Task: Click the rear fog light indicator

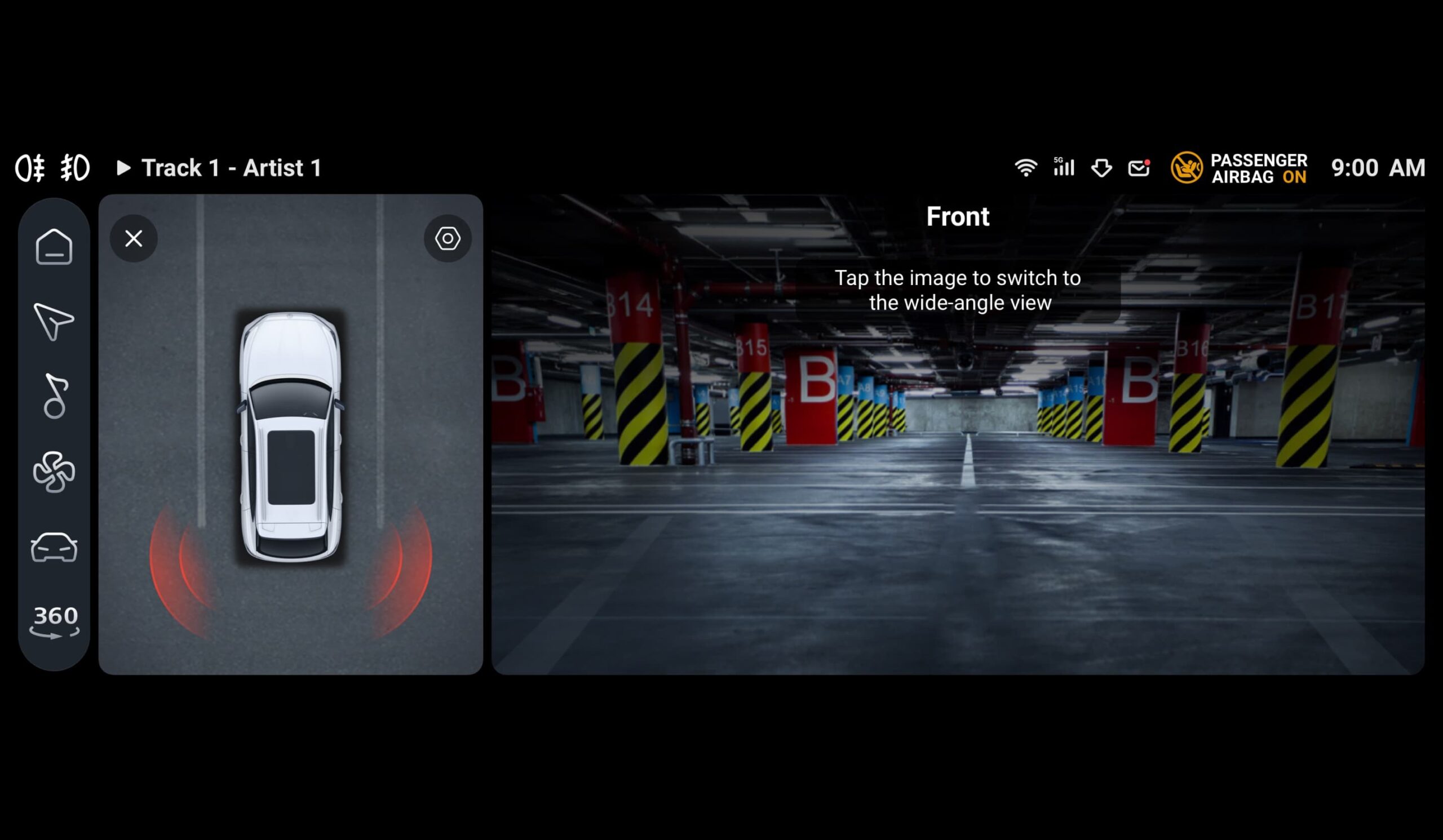Action: click(x=30, y=168)
